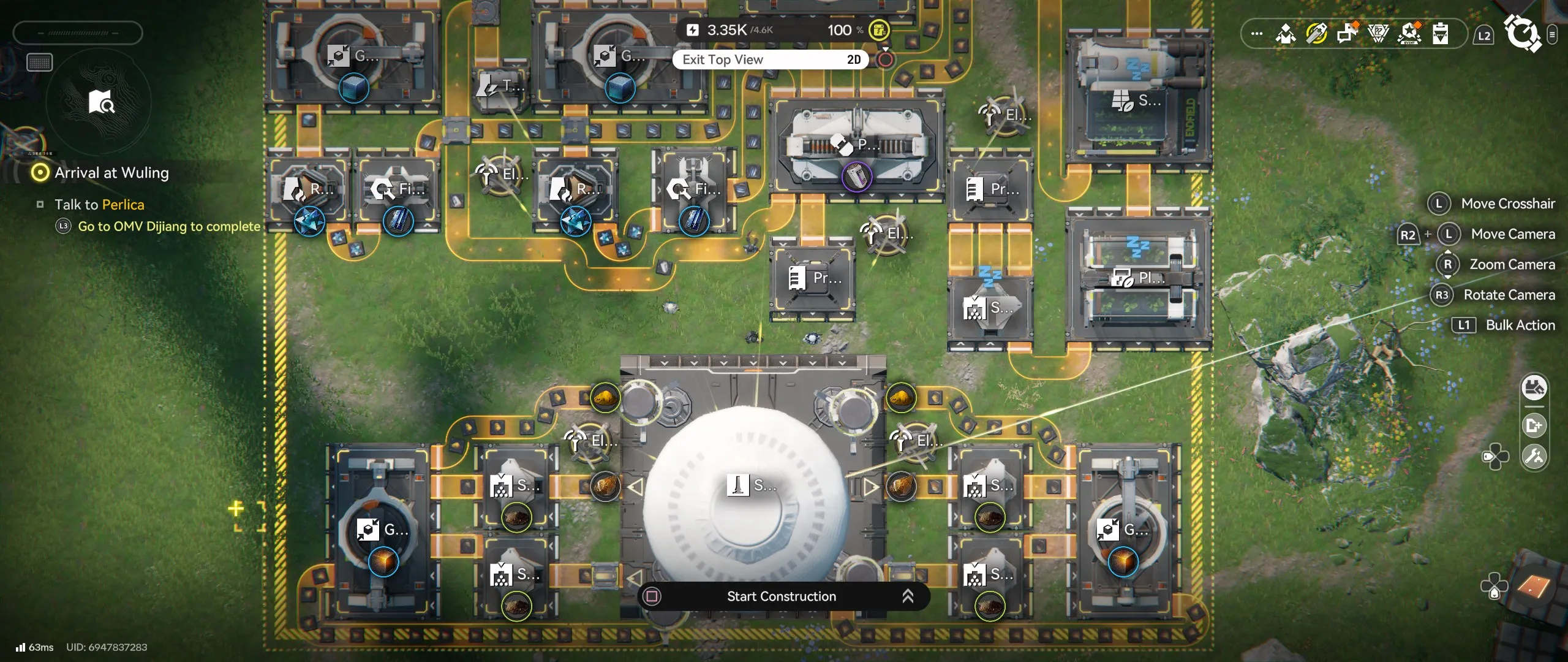Open the operator team icon
Viewport: 1568px width, 662px height.
[x=1285, y=33]
